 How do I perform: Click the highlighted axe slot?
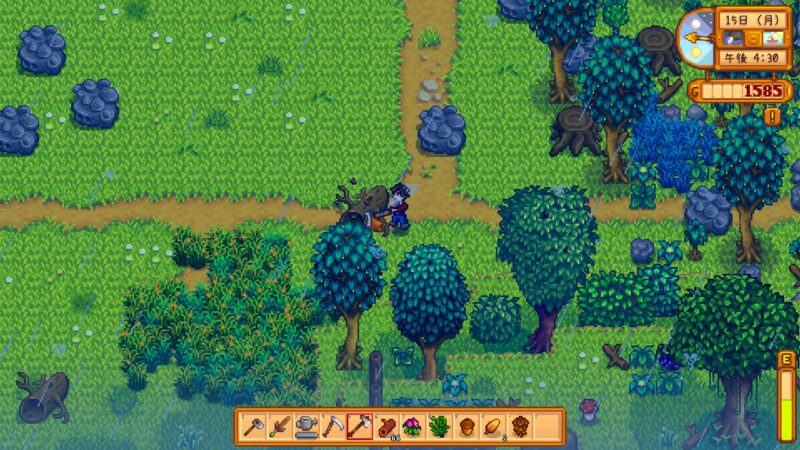(x=359, y=427)
